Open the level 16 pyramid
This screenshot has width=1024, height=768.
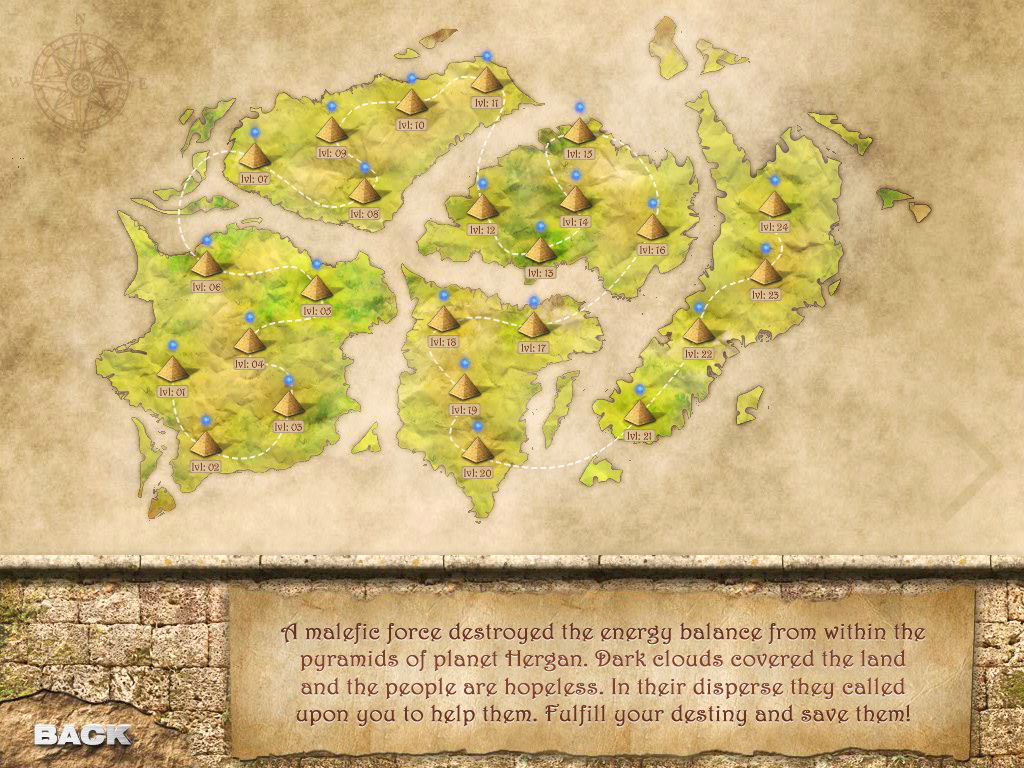(652, 229)
